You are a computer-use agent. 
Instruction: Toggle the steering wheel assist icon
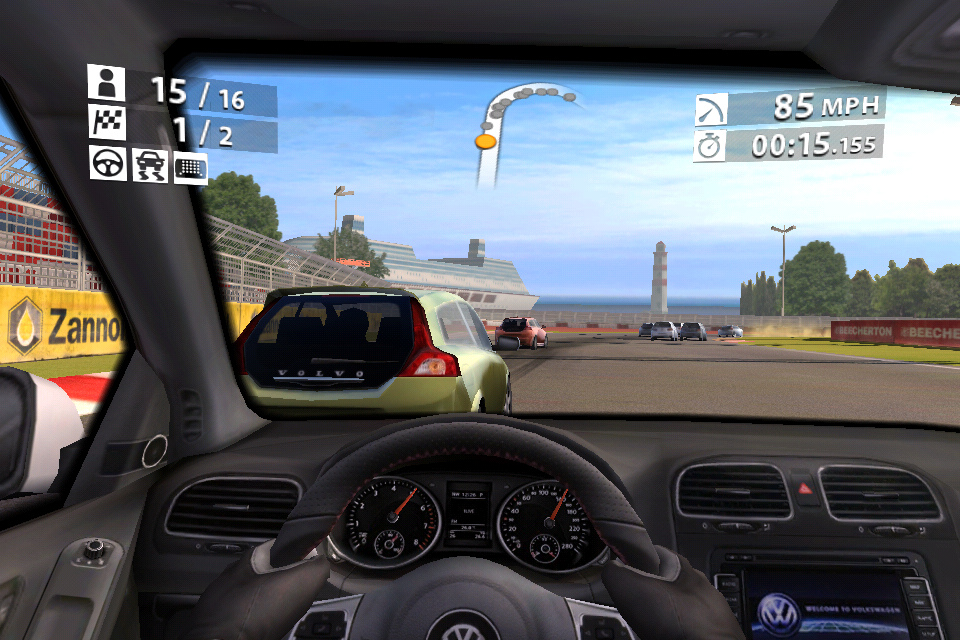107,162
